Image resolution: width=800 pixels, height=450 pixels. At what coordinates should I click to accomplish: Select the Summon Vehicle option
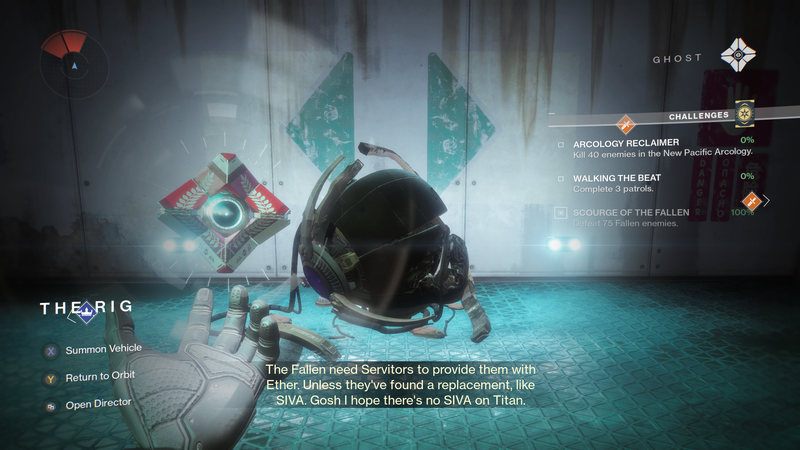[103, 349]
